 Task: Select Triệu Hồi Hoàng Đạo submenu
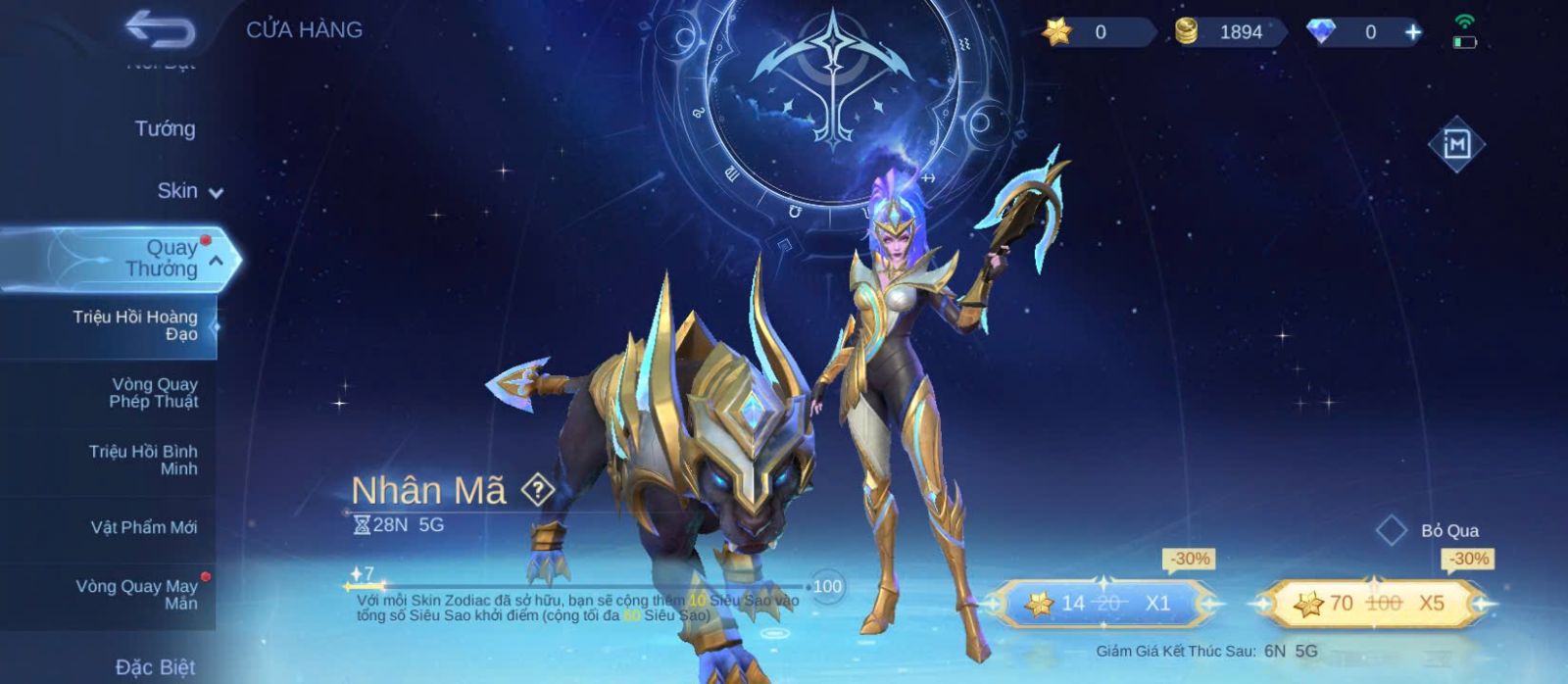point(134,325)
